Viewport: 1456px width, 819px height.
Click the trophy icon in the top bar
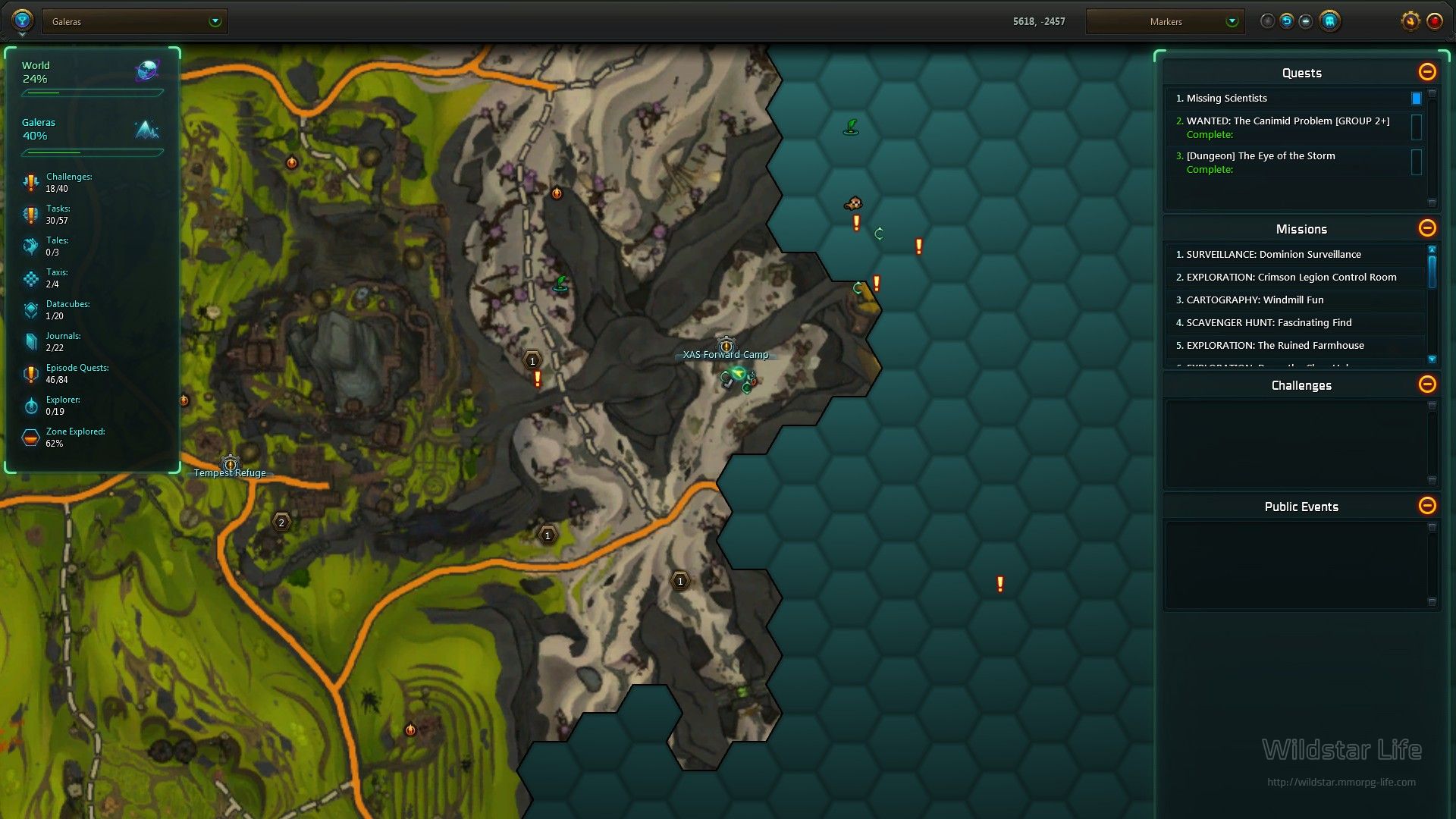coord(21,20)
